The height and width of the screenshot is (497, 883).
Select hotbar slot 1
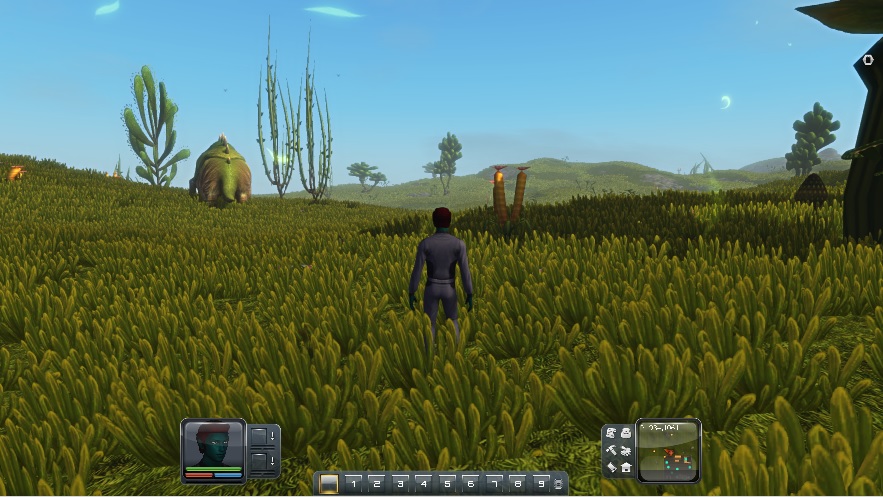pyautogui.click(x=353, y=484)
